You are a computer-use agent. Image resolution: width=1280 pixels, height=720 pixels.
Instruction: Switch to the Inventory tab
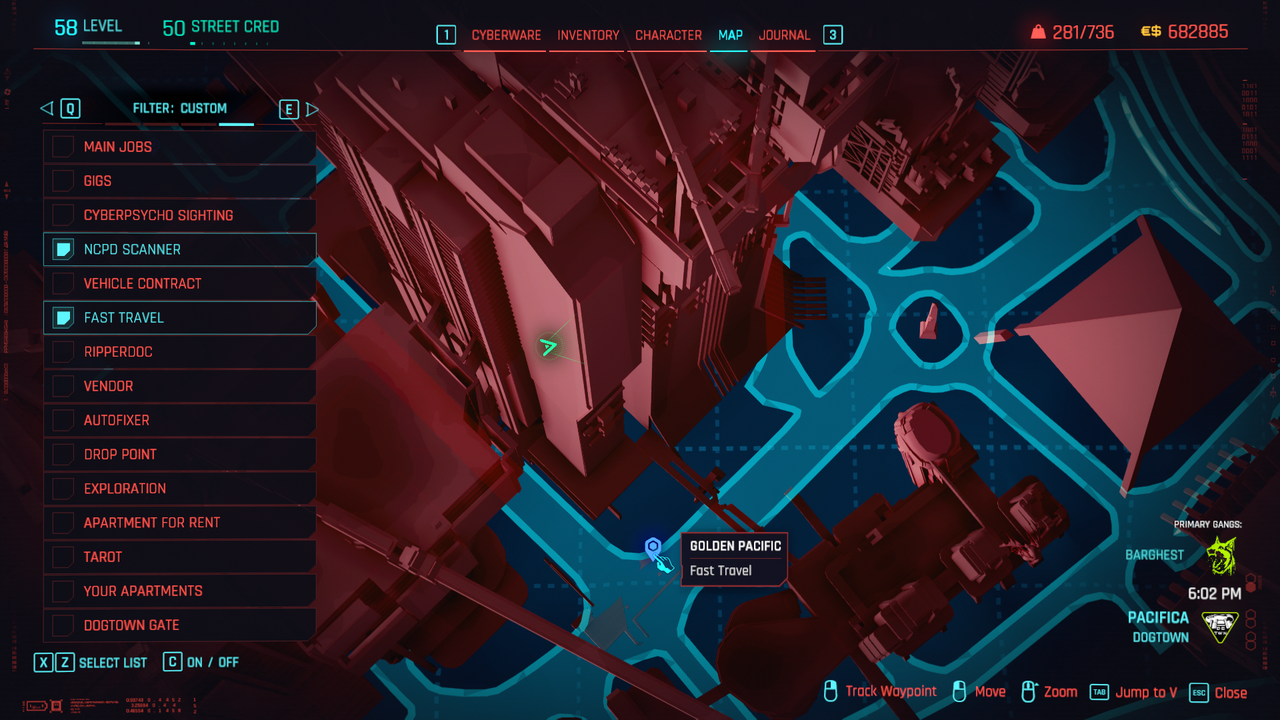pyautogui.click(x=588, y=35)
